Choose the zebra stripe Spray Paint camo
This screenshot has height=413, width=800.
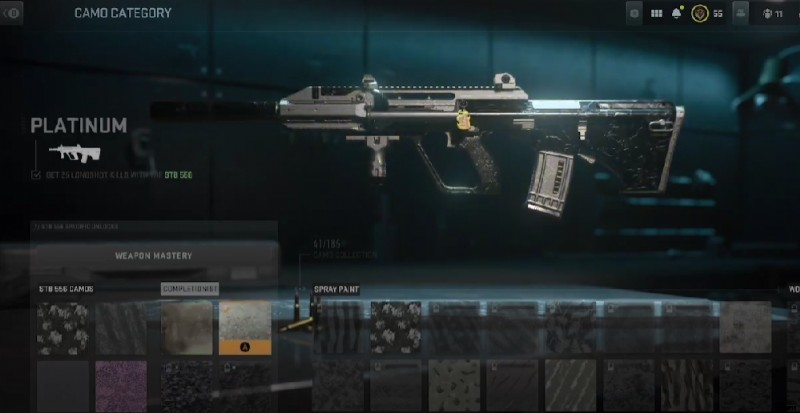click(338, 327)
